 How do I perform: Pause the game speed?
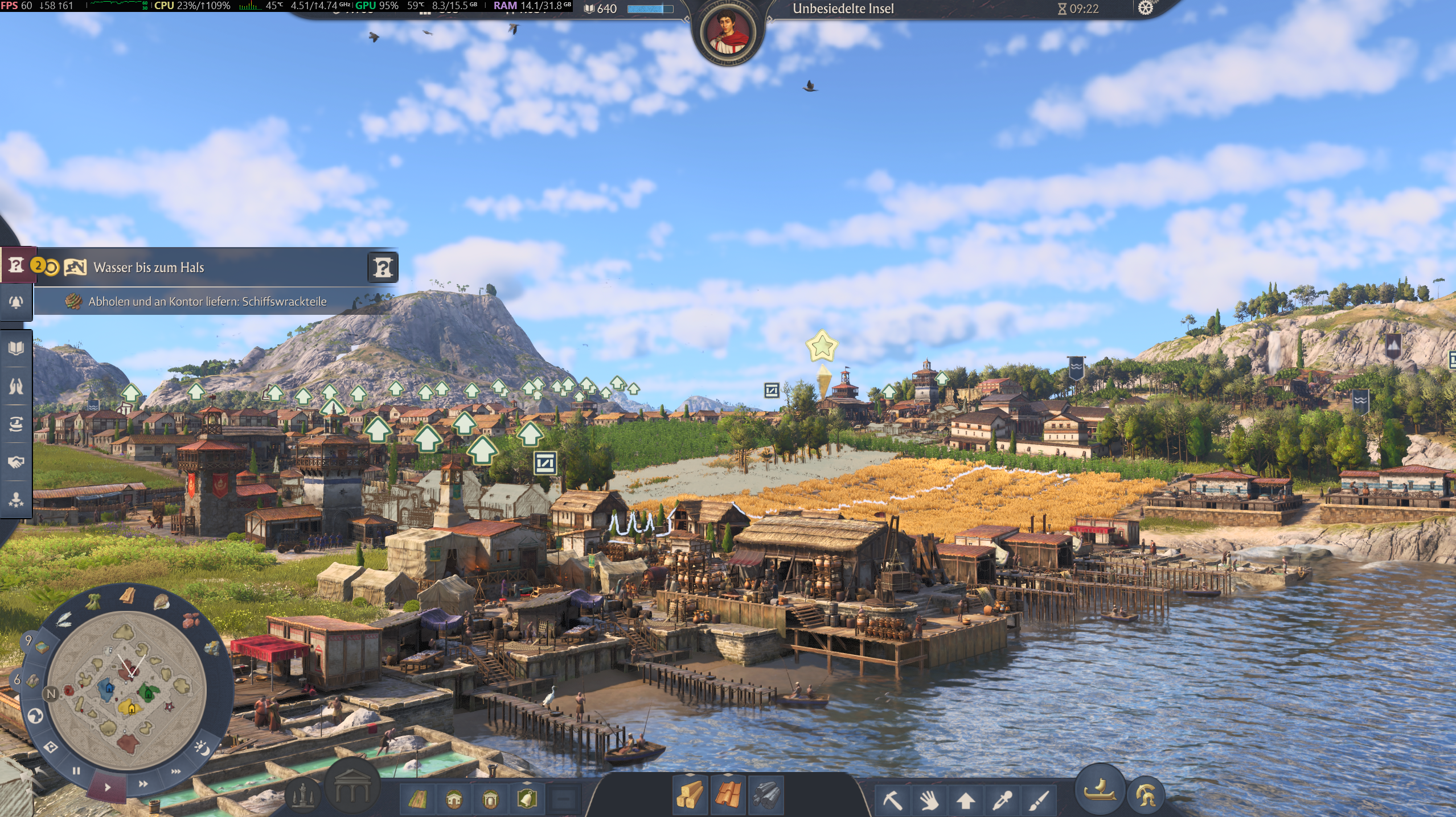click(x=76, y=771)
